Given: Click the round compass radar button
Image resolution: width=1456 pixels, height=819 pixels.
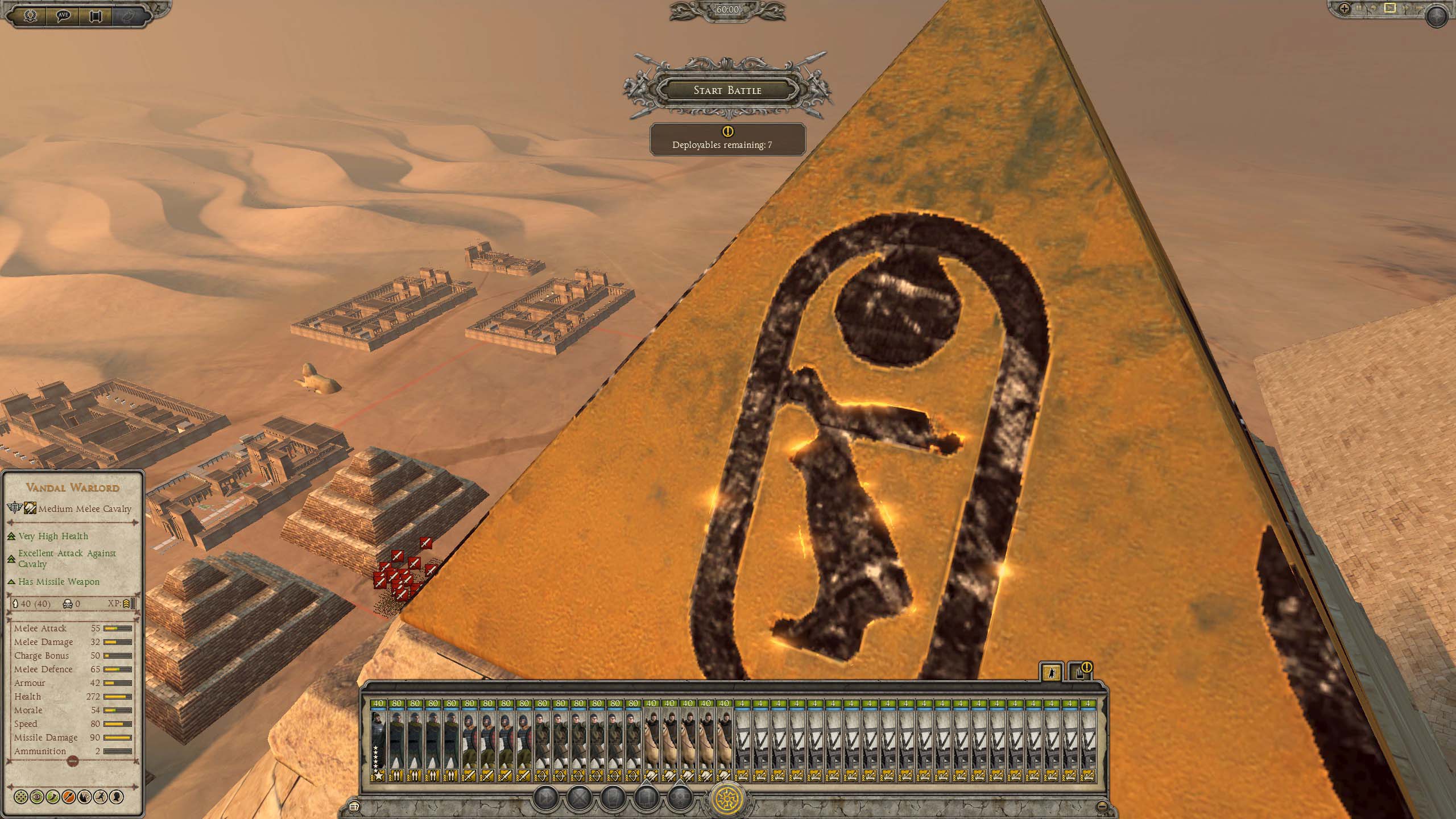Looking at the screenshot, I should coord(1438,15).
